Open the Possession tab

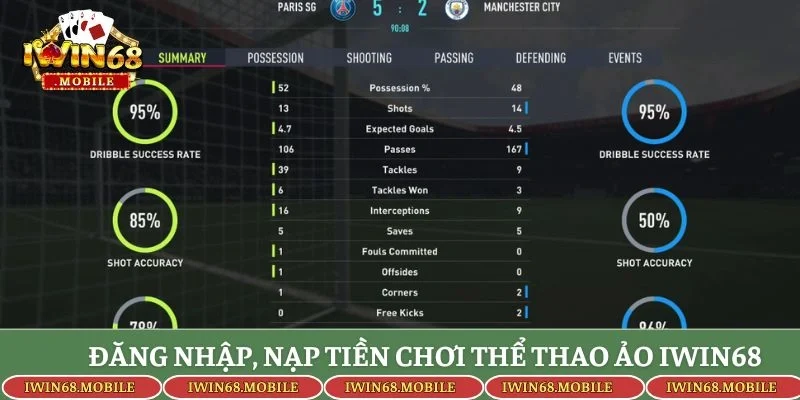pos(275,58)
